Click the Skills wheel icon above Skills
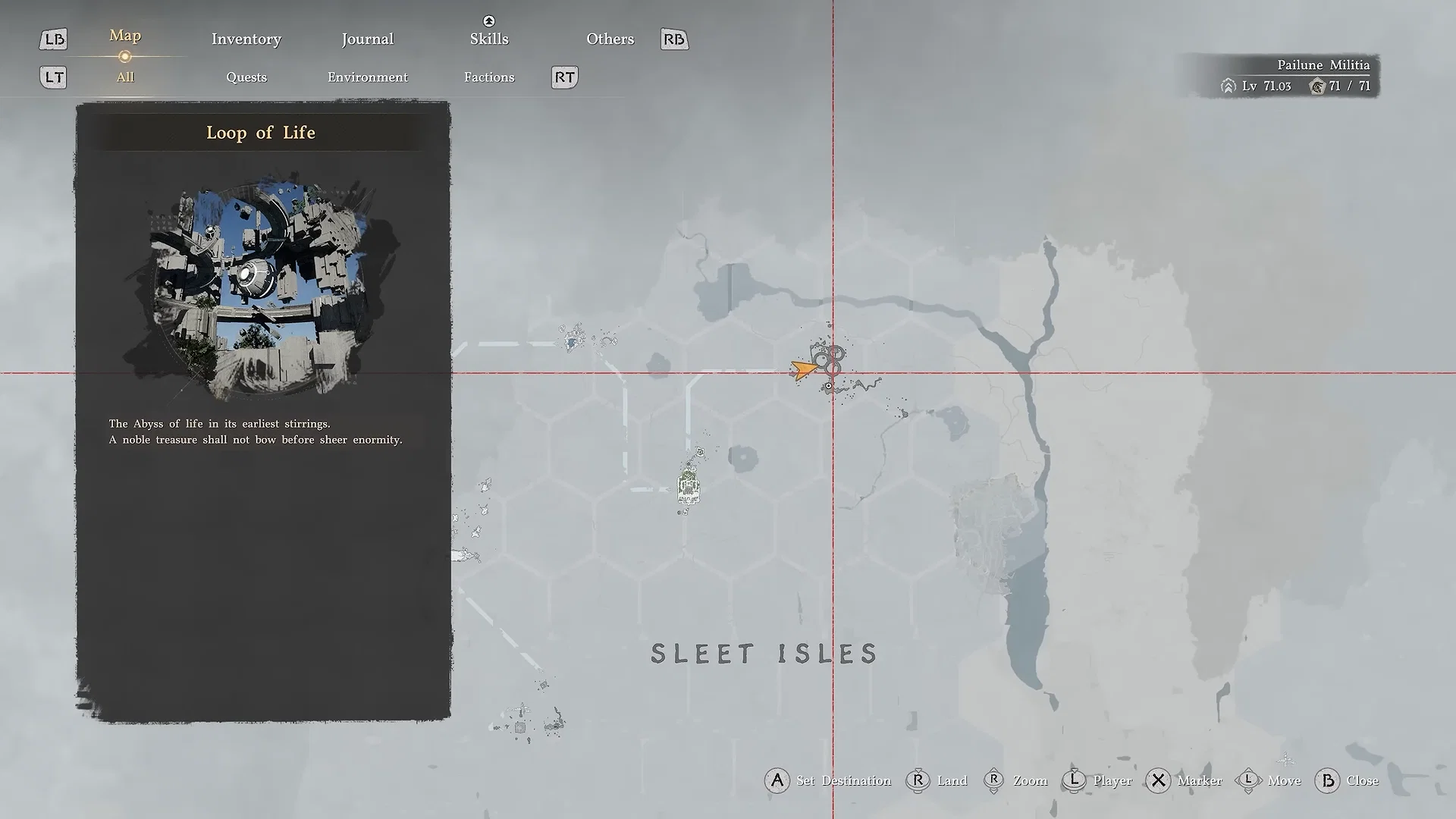This screenshot has width=1456, height=819. coord(488,22)
